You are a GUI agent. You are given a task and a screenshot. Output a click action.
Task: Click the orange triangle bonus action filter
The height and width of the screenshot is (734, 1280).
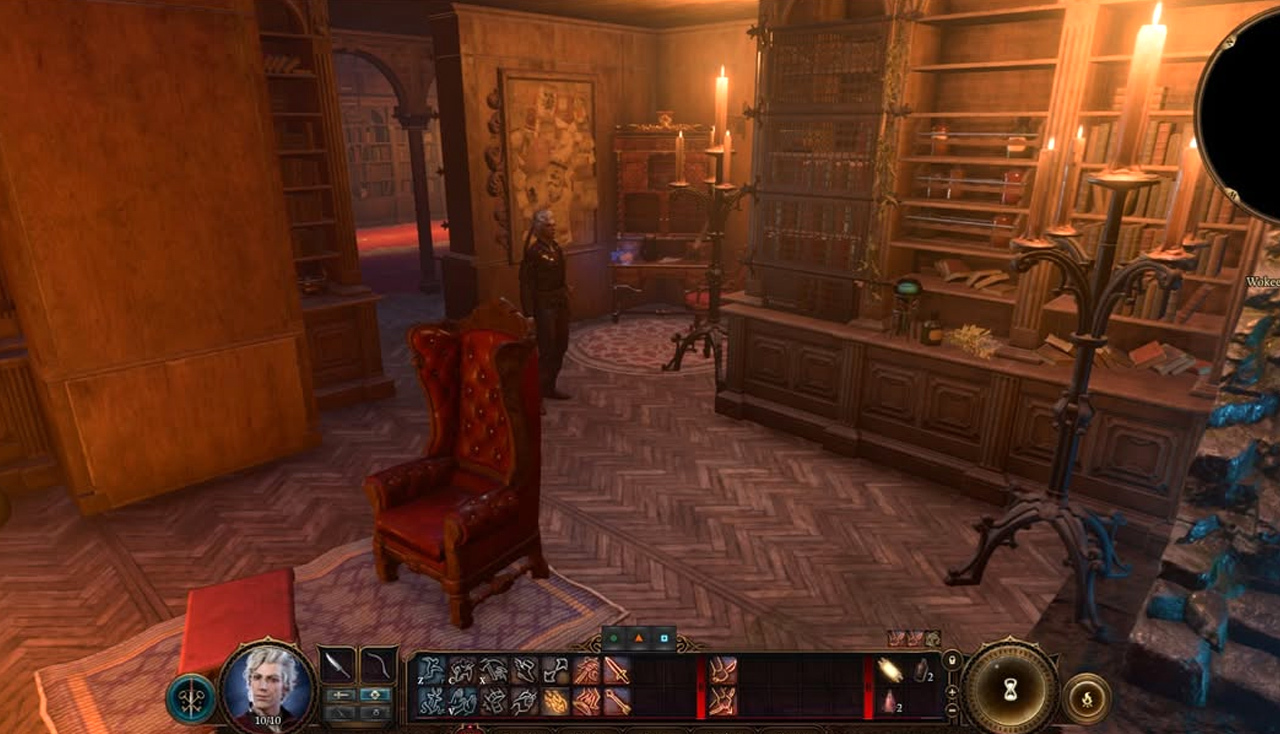pyautogui.click(x=638, y=637)
